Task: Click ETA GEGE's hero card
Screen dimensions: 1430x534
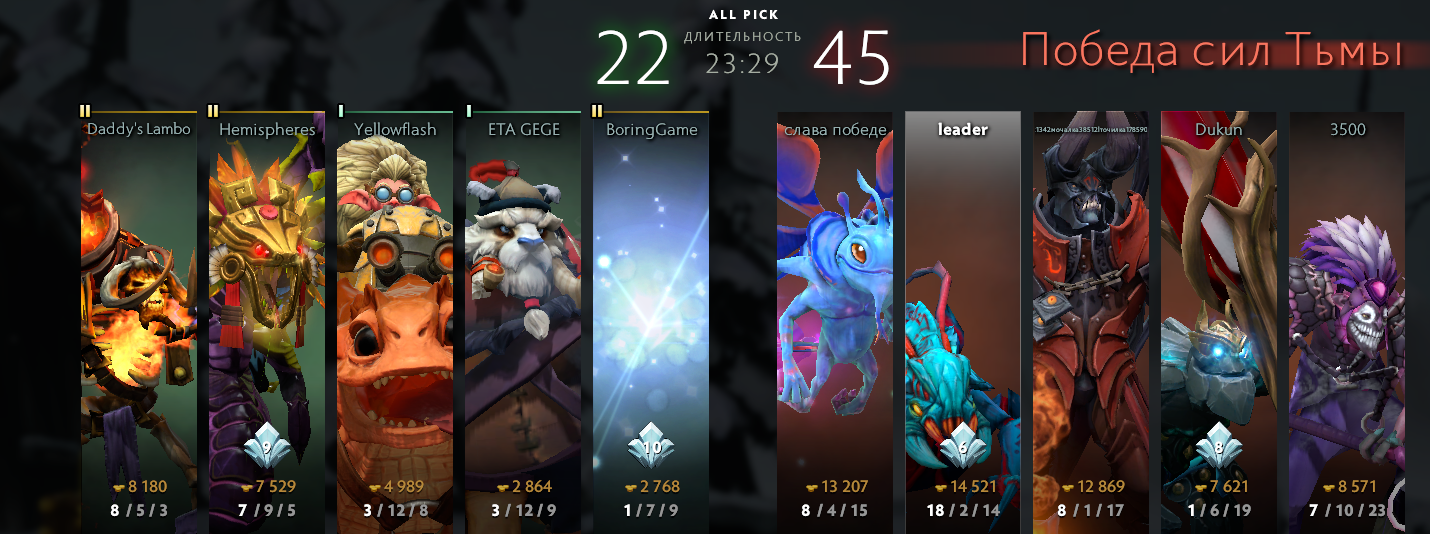Action: [x=523, y=320]
